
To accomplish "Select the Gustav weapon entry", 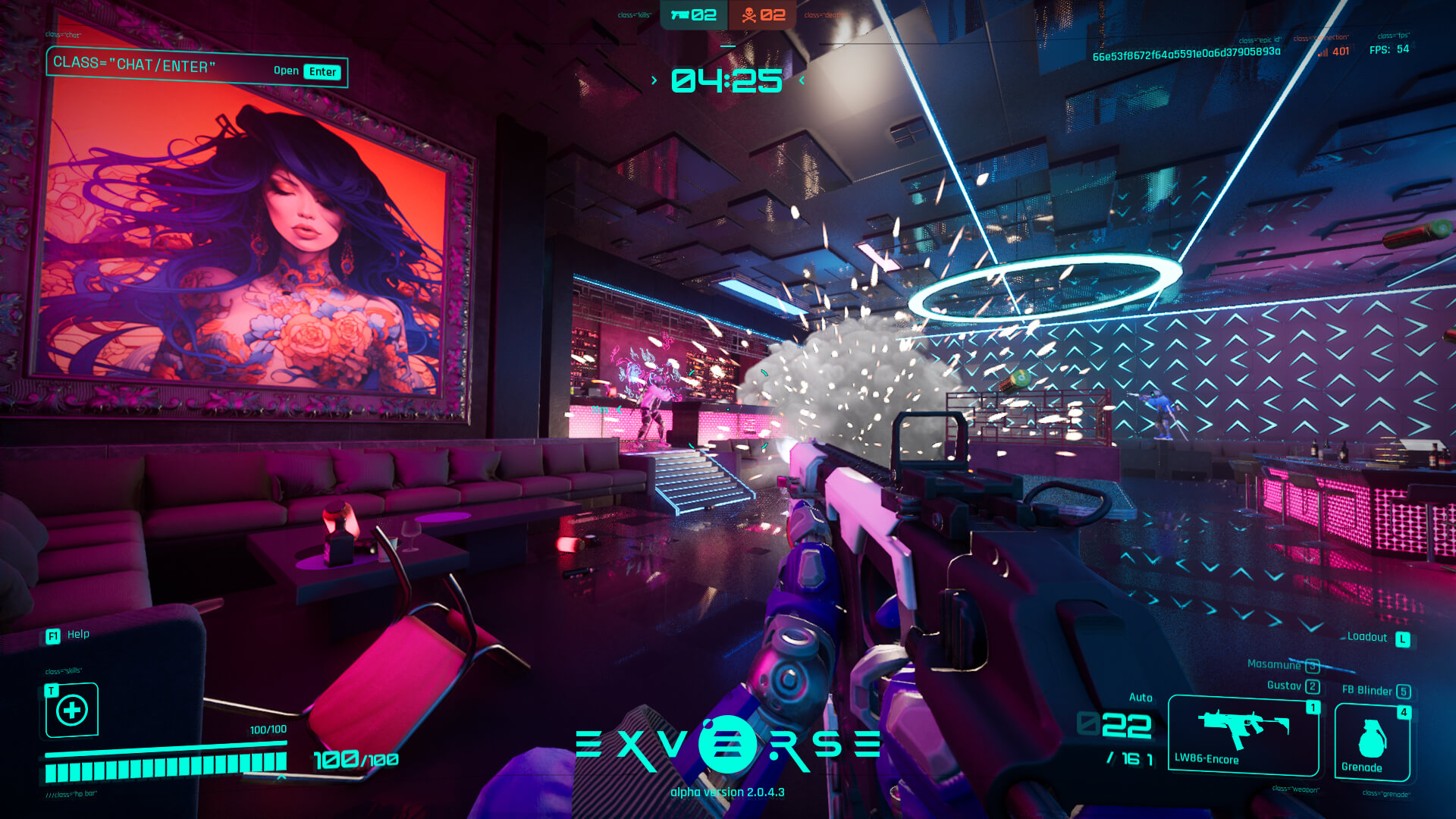I will coord(1285,684).
